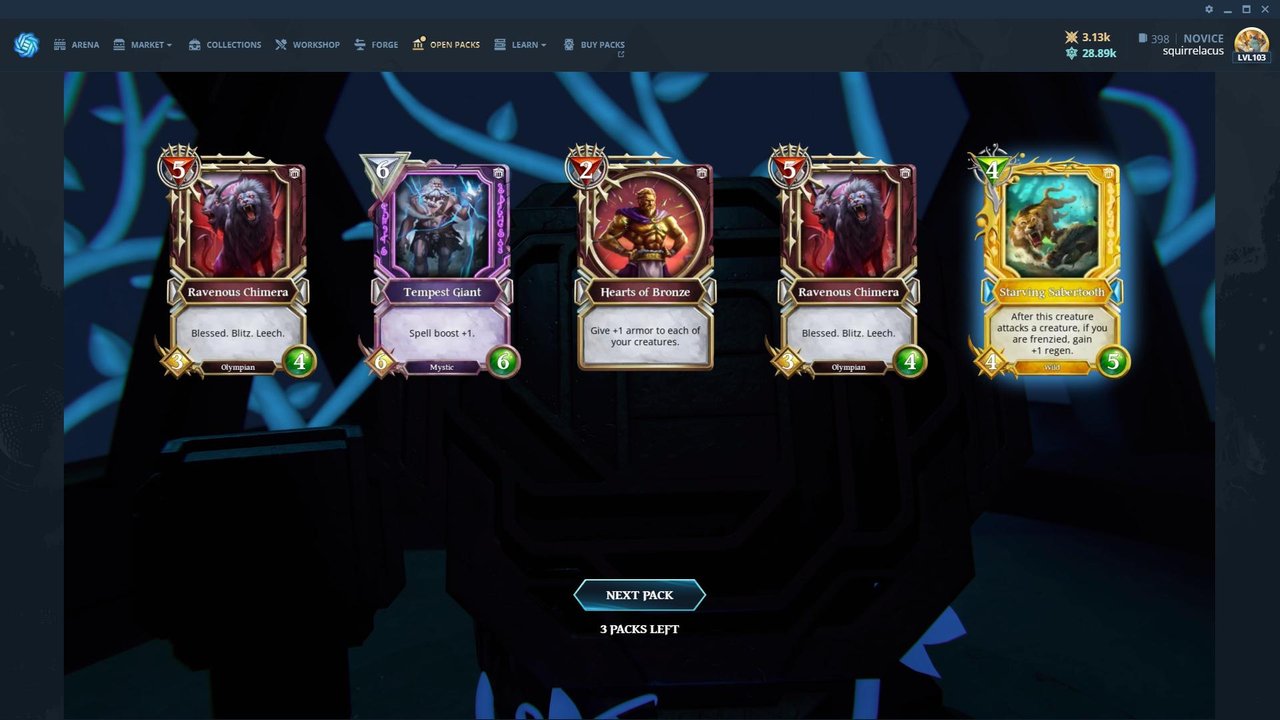
Task: Open the Collections page
Action: (225, 45)
